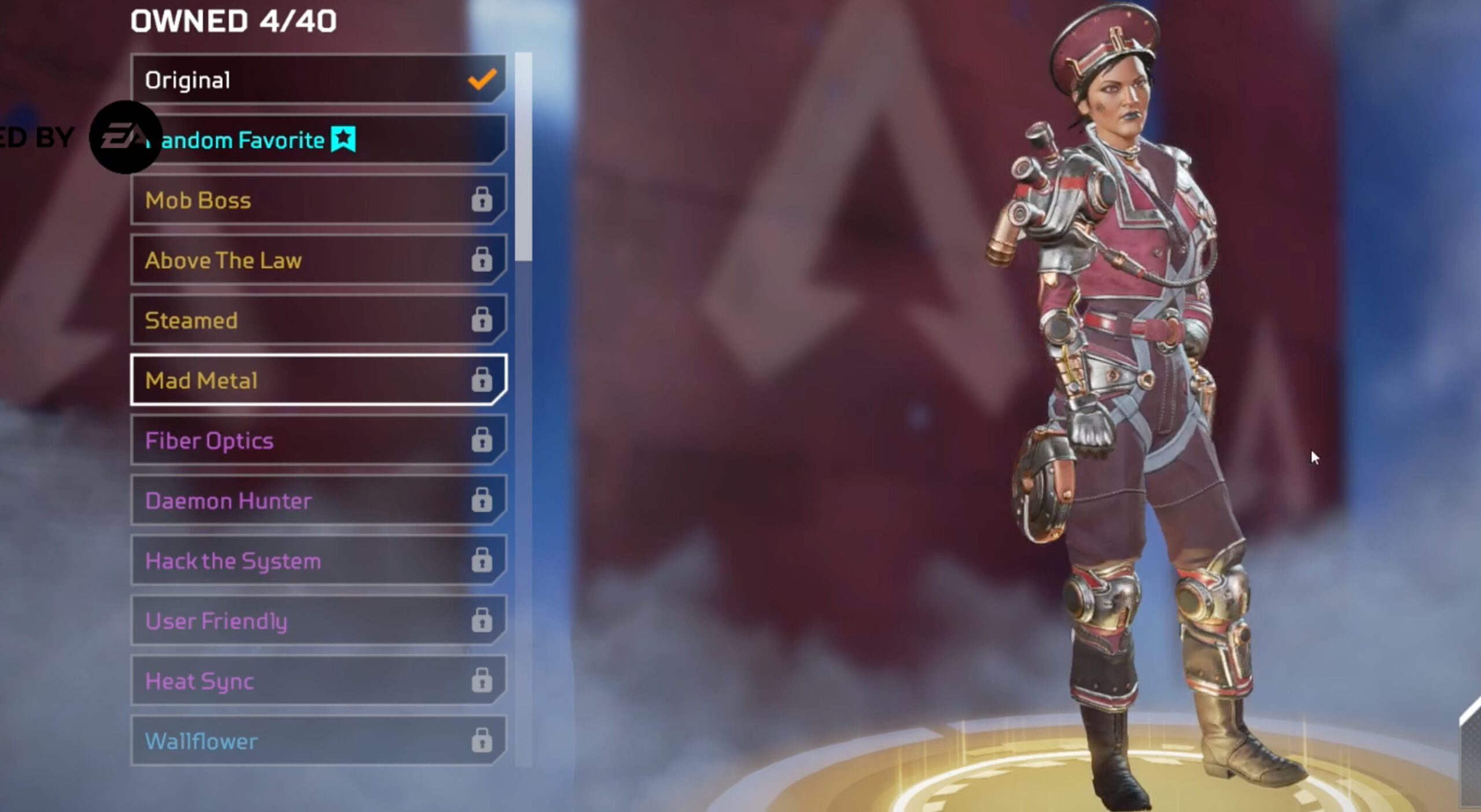Click the skin list scrollbar
This screenshot has height=812, width=1481.
(524, 157)
